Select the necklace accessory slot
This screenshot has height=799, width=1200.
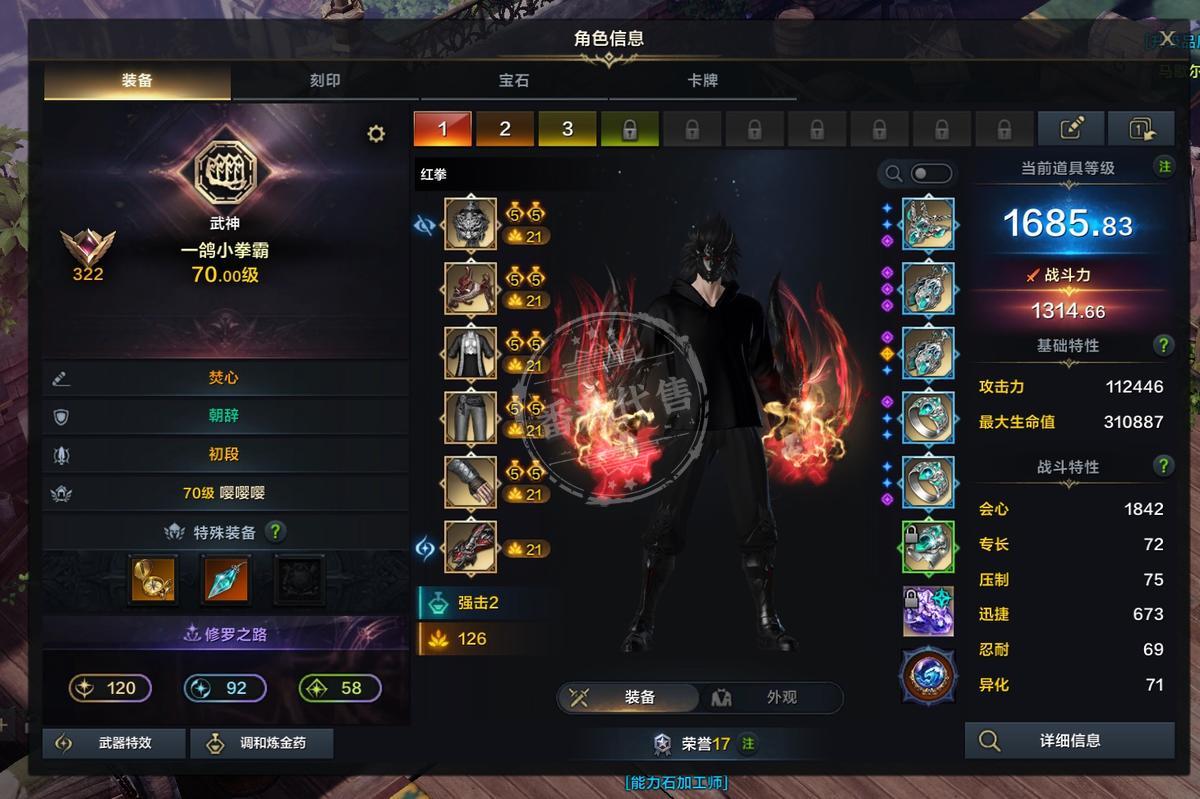(928, 224)
